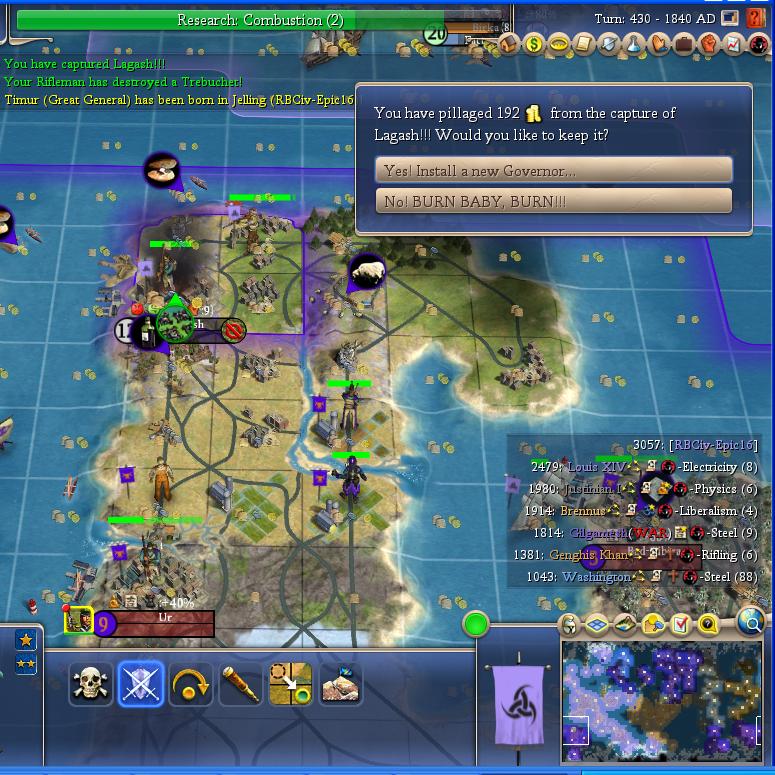Click the green end turn button
The width and height of the screenshot is (775, 775).
pos(476,625)
